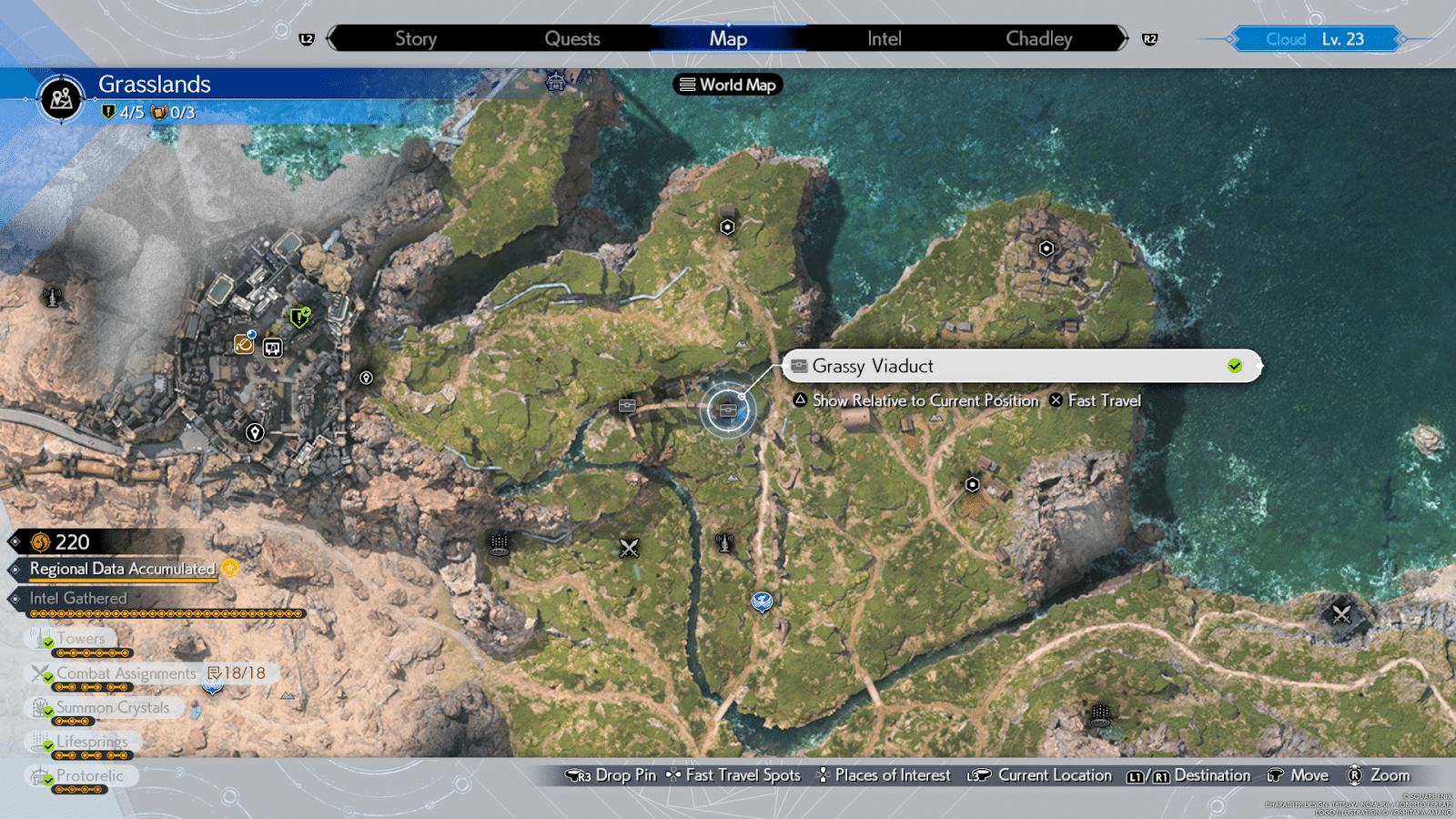Select the hexagonal cache icon on the northern peninsula
This screenshot has width=1456, height=819.
(x=726, y=227)
